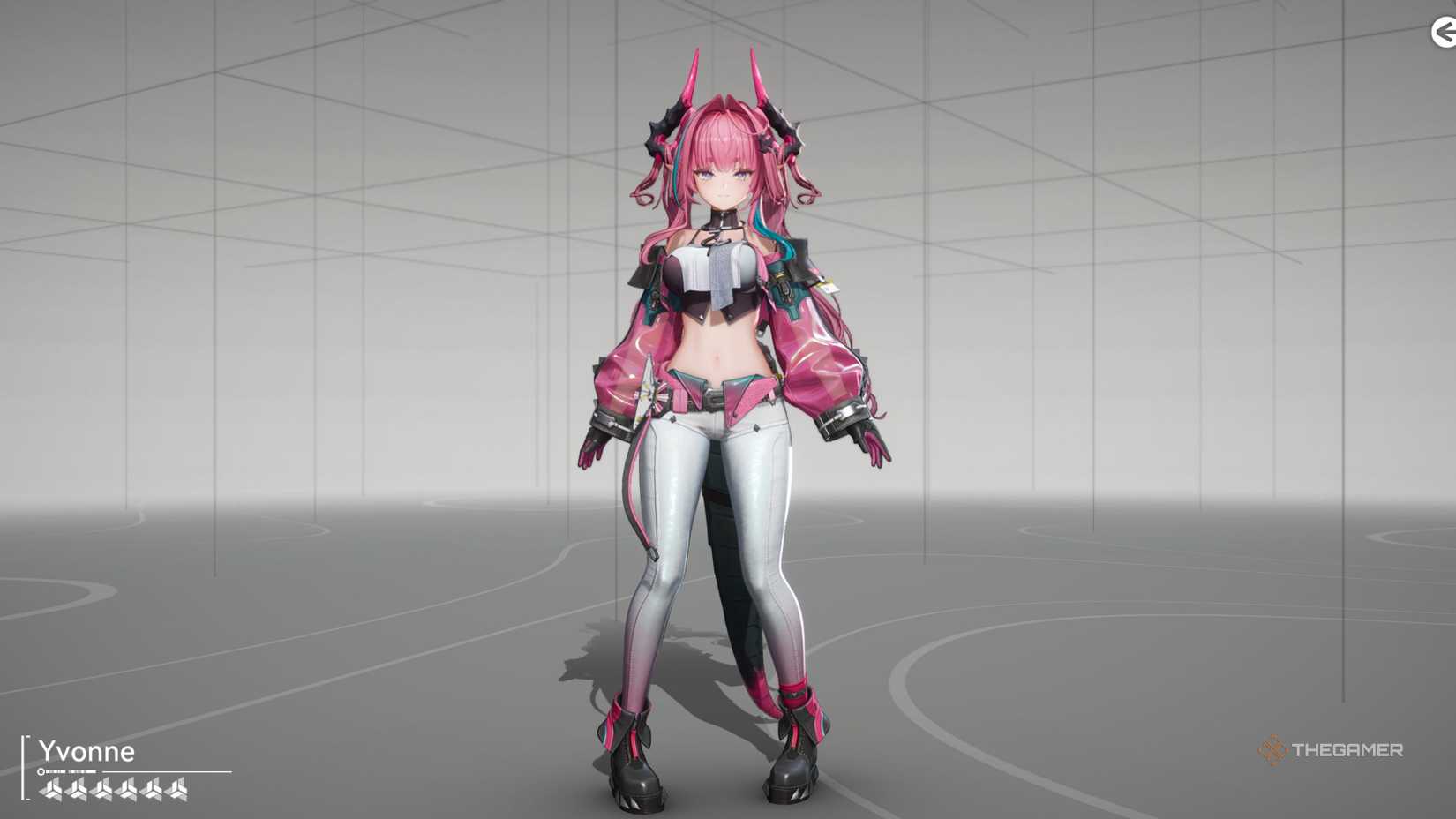Click the TheGamer diamond logo icon
Image resolution: width=1456 pixels, height=819 pixels.
coord(1271,751)
